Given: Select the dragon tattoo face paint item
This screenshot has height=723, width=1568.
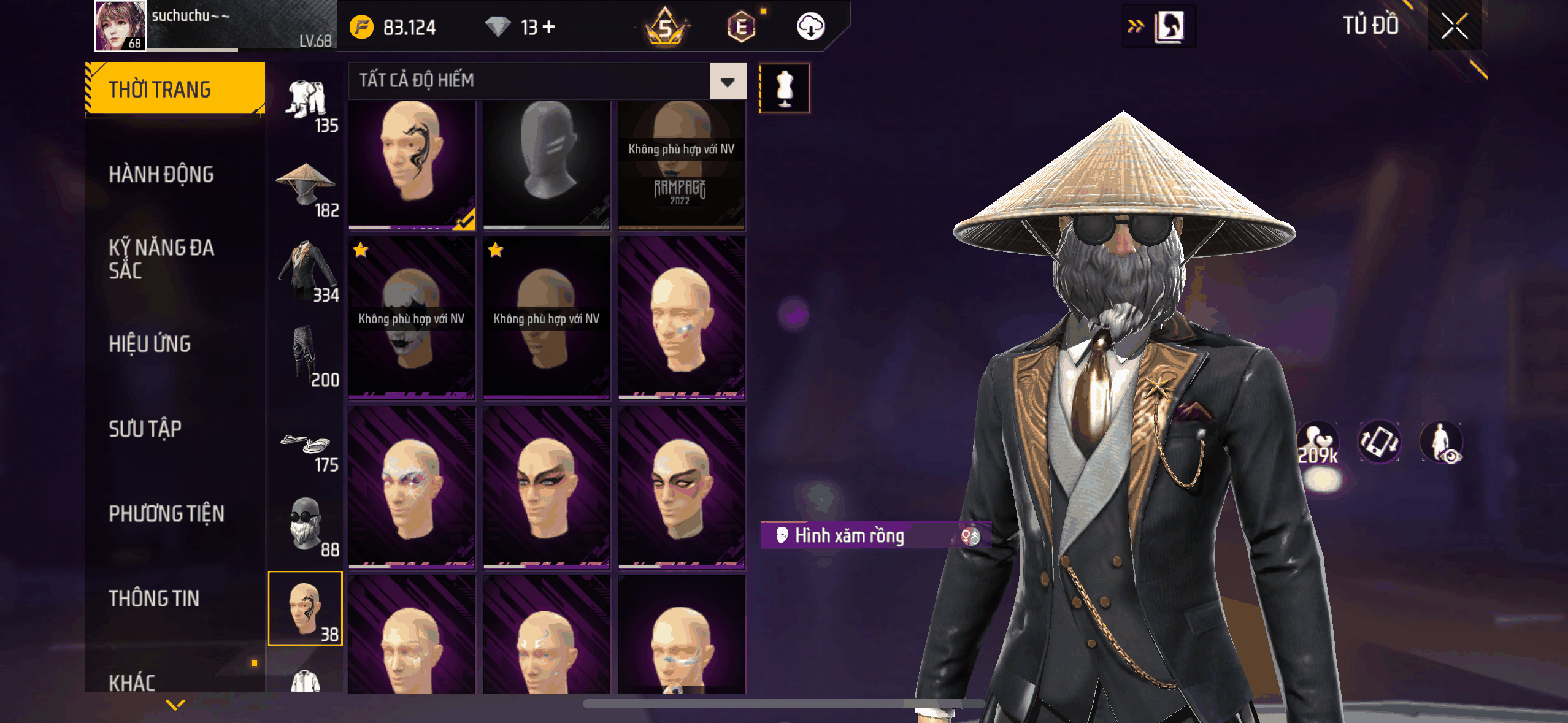Looking at the screenshot, I should pyautogui.click(x=412, y=164).
